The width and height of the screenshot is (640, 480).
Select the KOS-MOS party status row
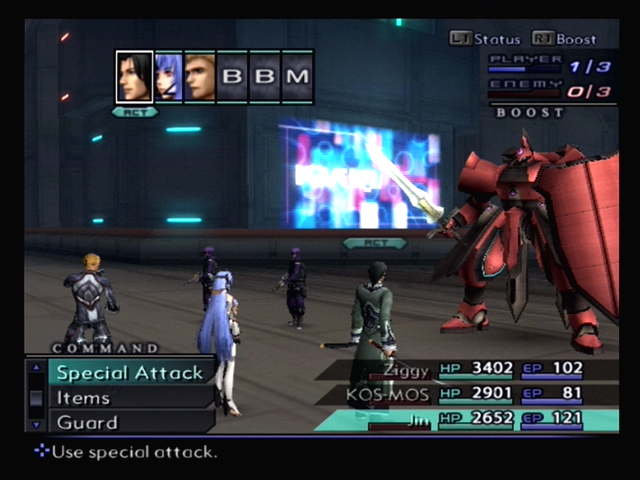(x=468, y=394)
